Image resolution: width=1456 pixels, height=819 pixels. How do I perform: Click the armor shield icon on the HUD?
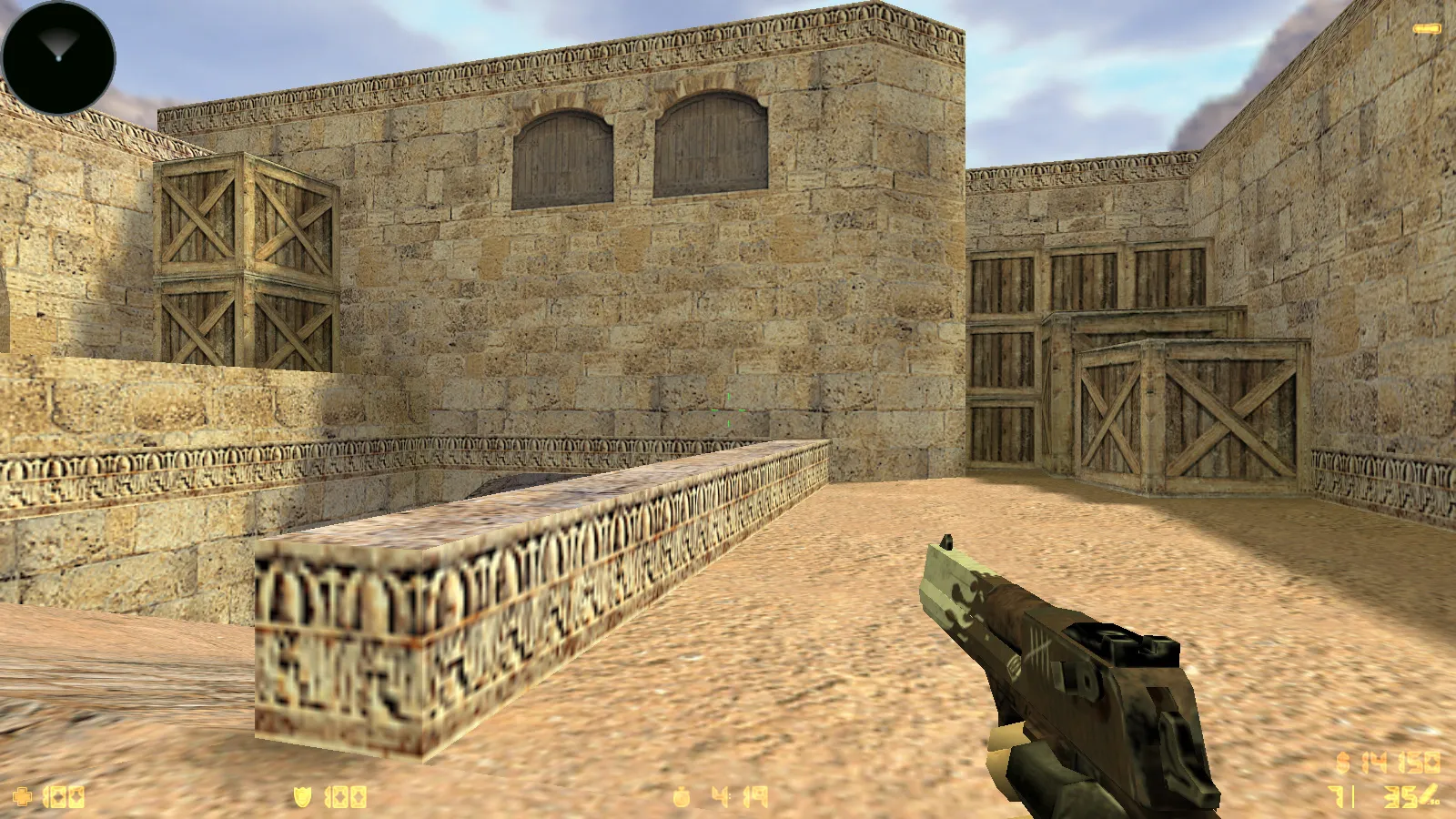click(x=303, y=797)
